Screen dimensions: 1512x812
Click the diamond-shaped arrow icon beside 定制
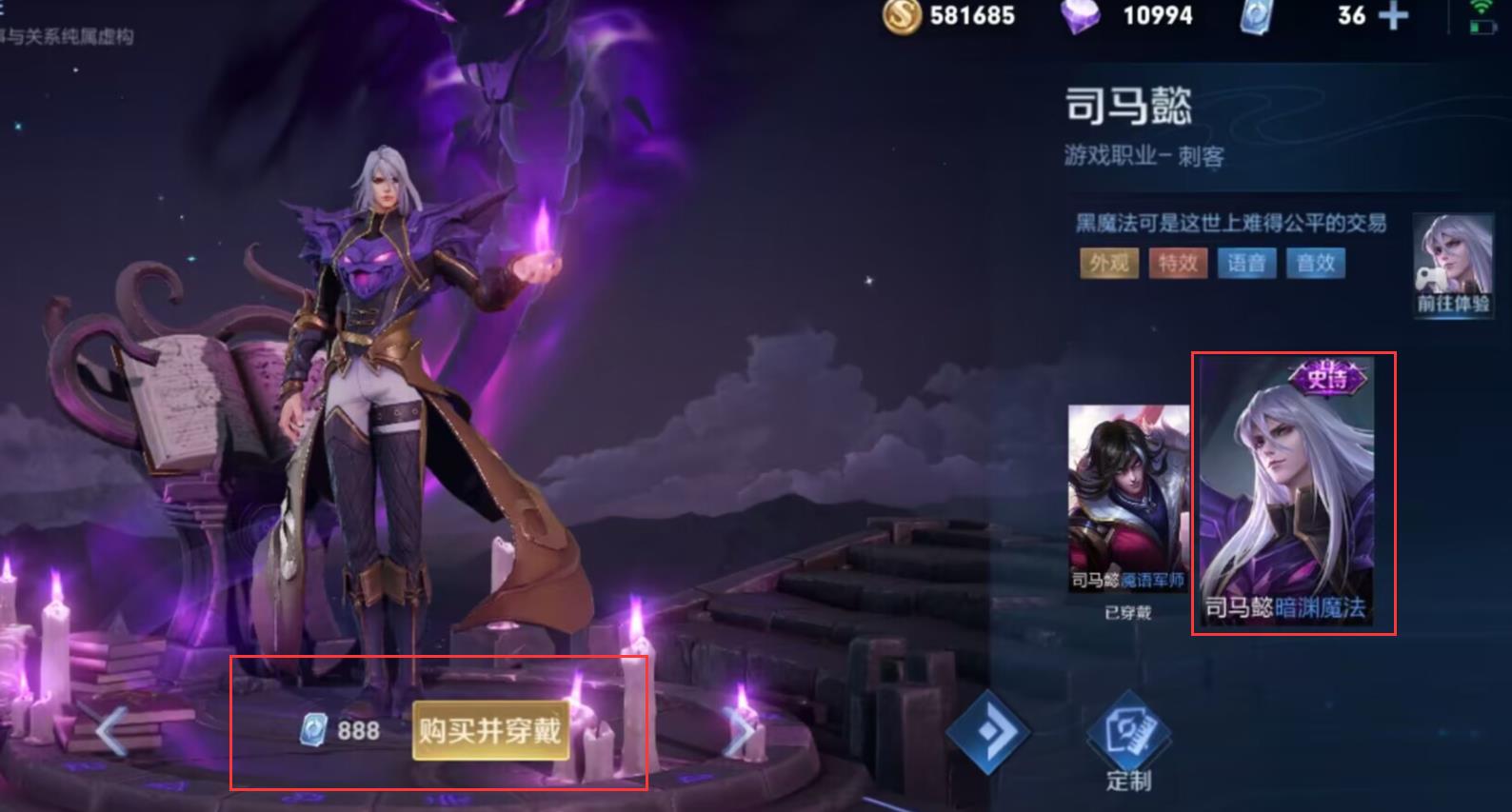(x=990, y=733)
